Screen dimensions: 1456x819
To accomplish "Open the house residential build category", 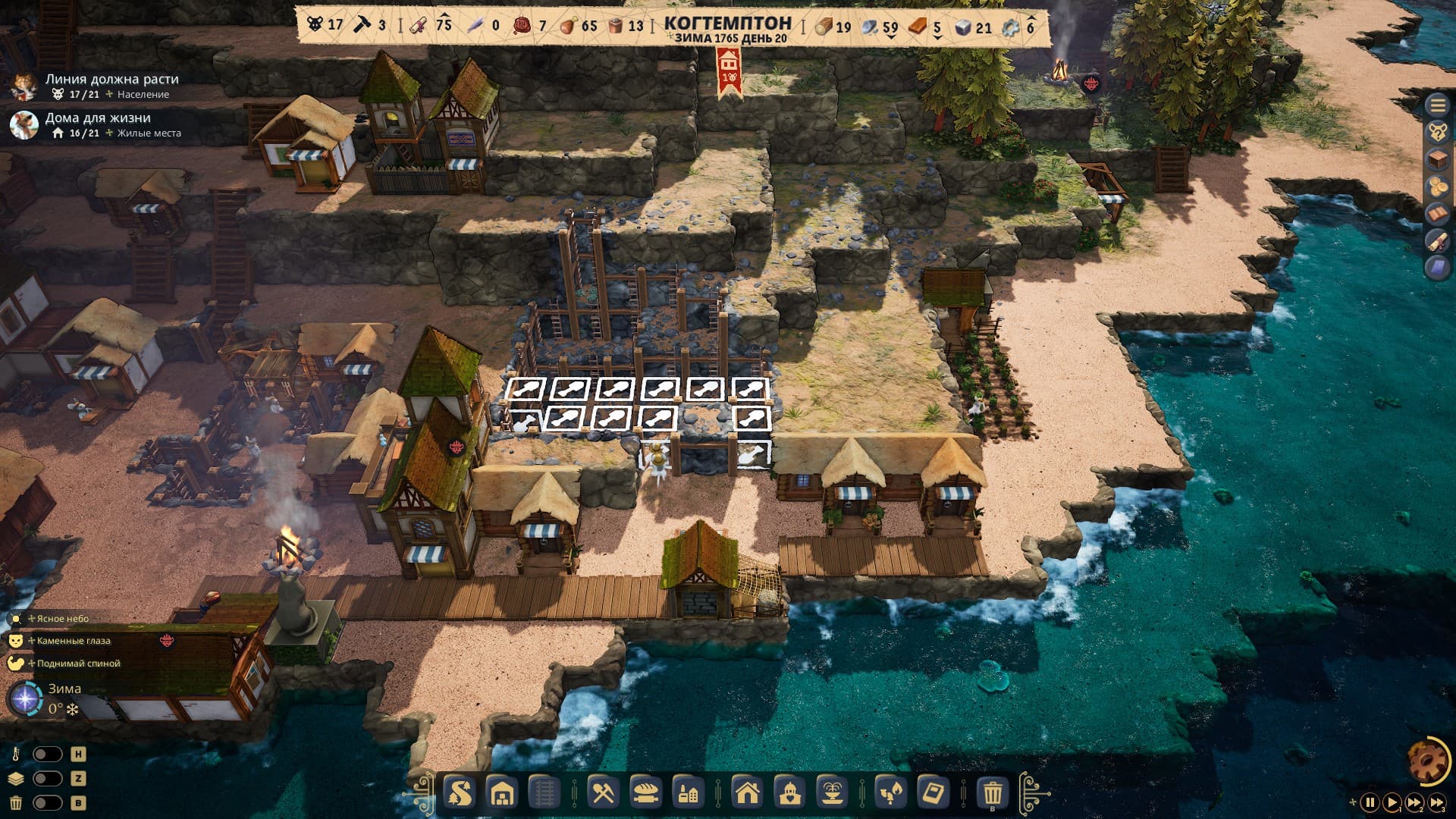I will (x=748, y=793).
